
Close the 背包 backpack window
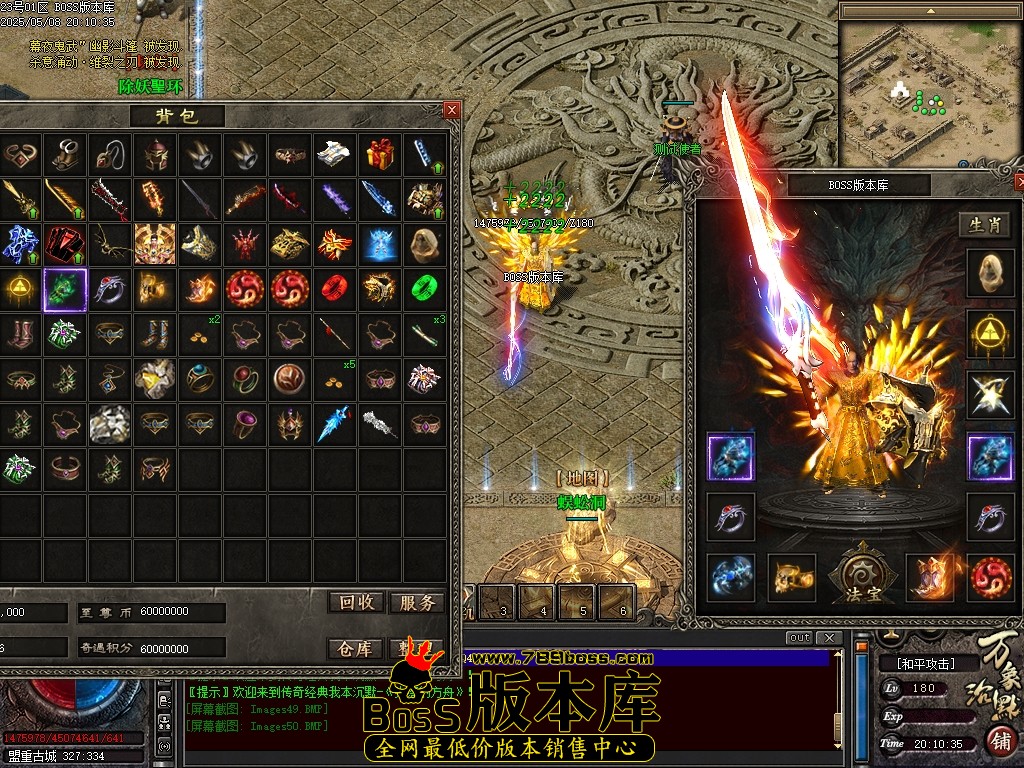point(452,110)
